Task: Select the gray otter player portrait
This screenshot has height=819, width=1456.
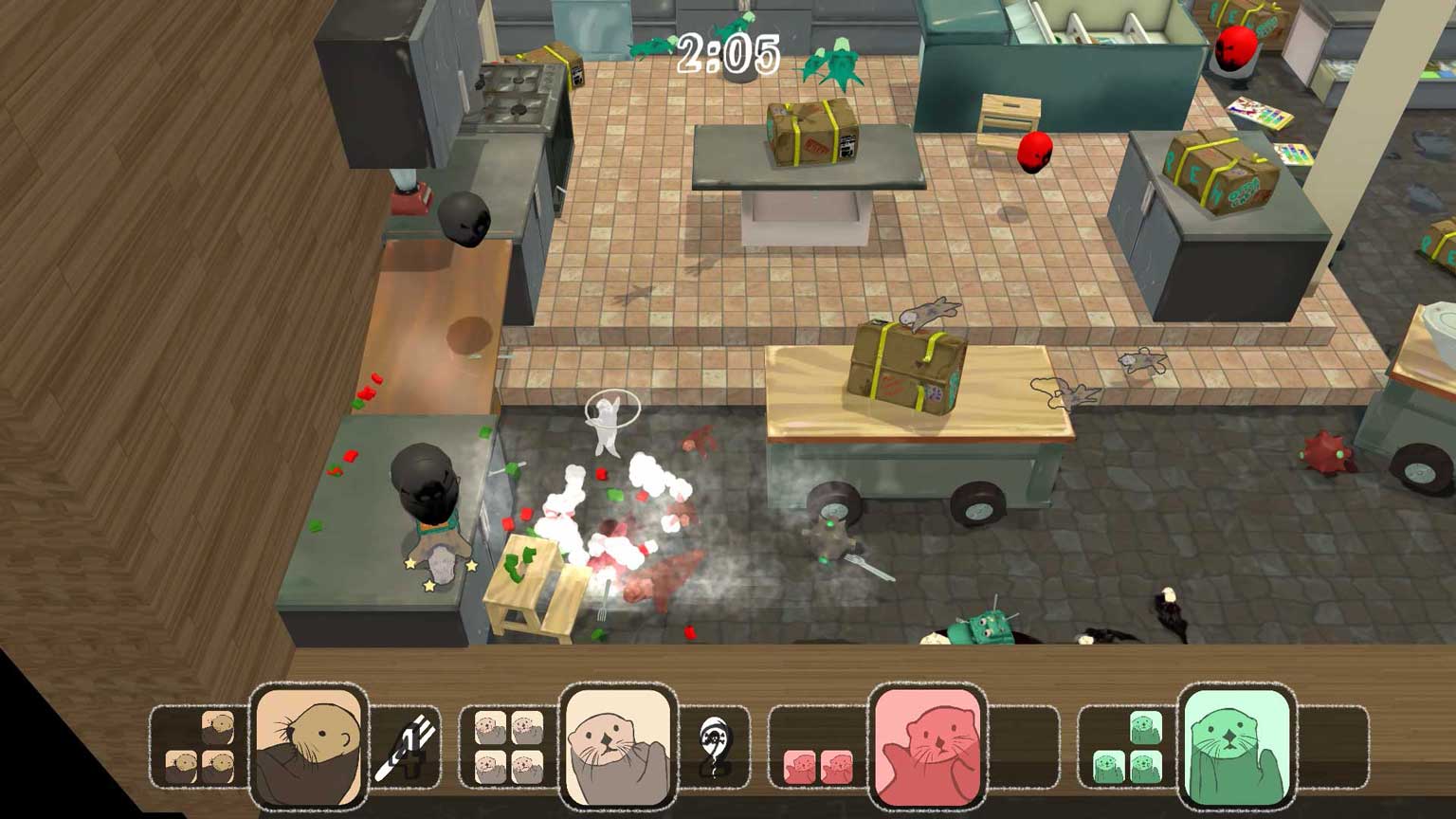Action: click(617, 746)
